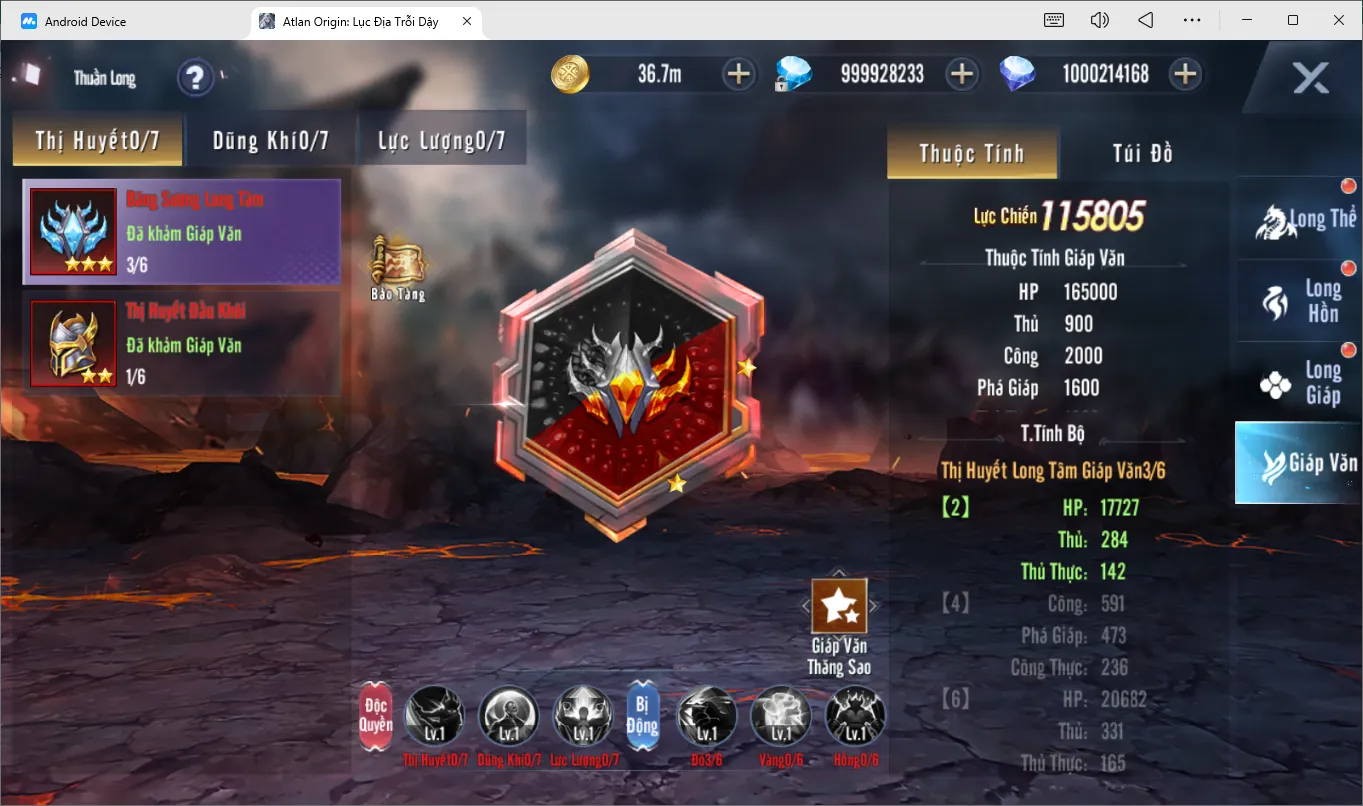Open the question mark help button
Screen dimensions: 1363x806
[196, 77]
